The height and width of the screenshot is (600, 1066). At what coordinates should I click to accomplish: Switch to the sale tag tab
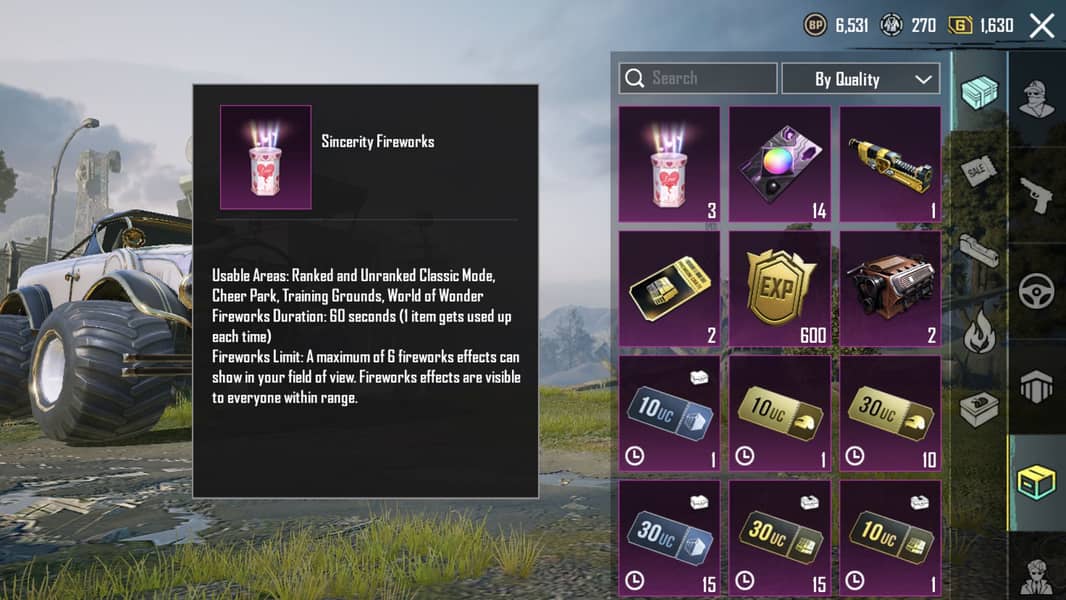tap(979, 171)
